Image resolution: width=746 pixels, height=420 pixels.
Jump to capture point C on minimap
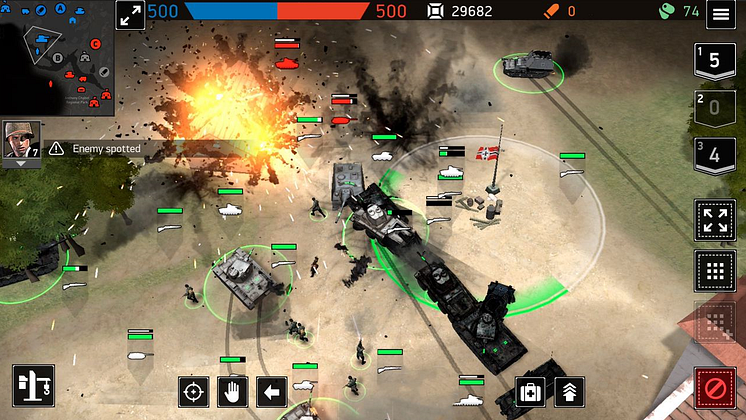[x=96, y=44]
